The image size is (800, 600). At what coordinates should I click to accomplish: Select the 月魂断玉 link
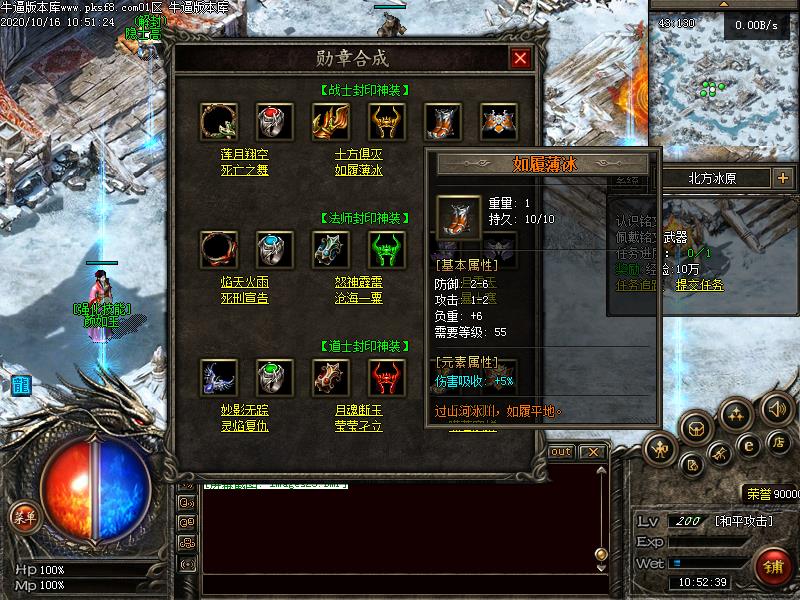click(x=358, y=410)
